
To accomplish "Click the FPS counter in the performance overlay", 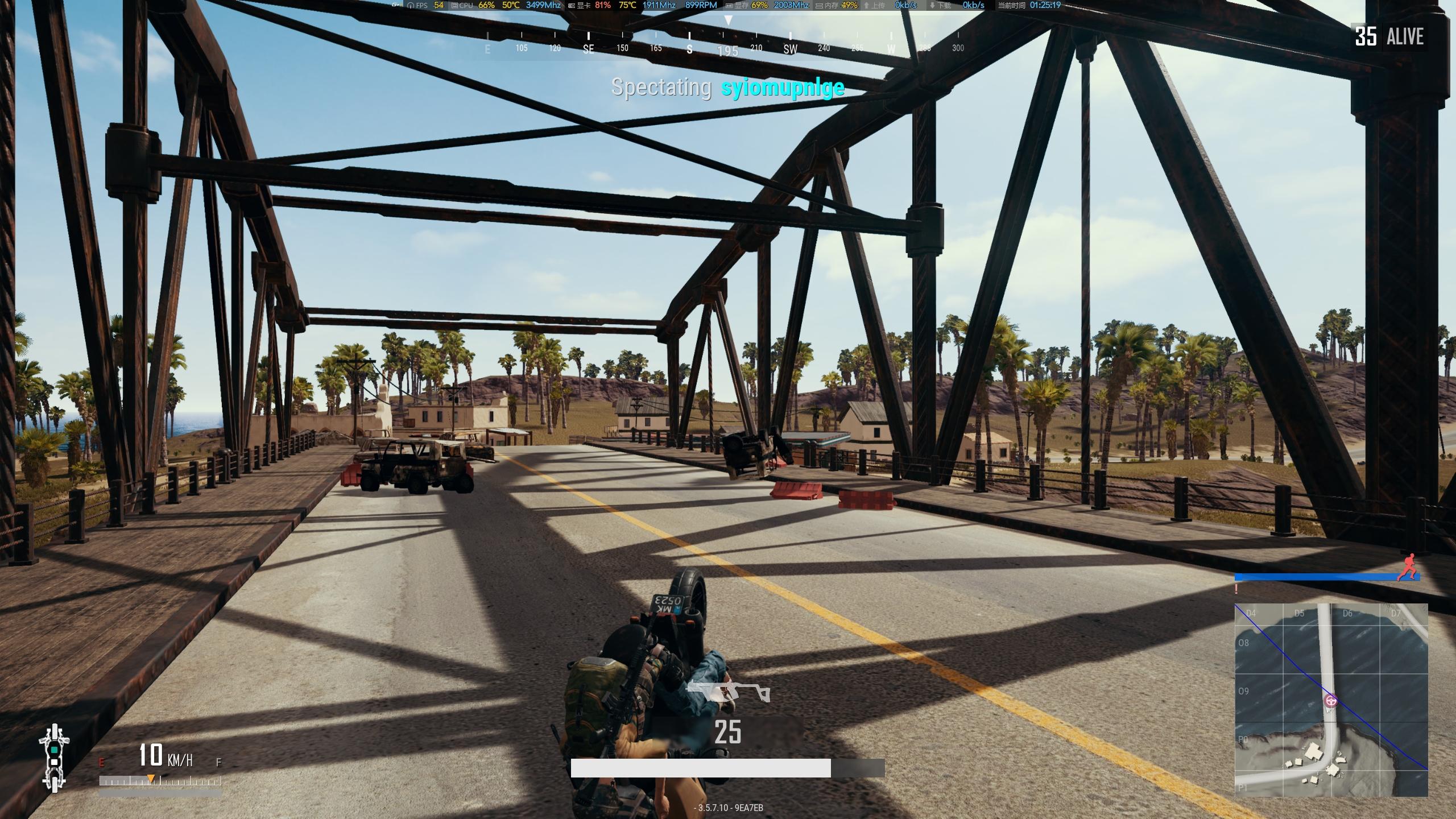I will pyautogui.click(x=426, y=5).
